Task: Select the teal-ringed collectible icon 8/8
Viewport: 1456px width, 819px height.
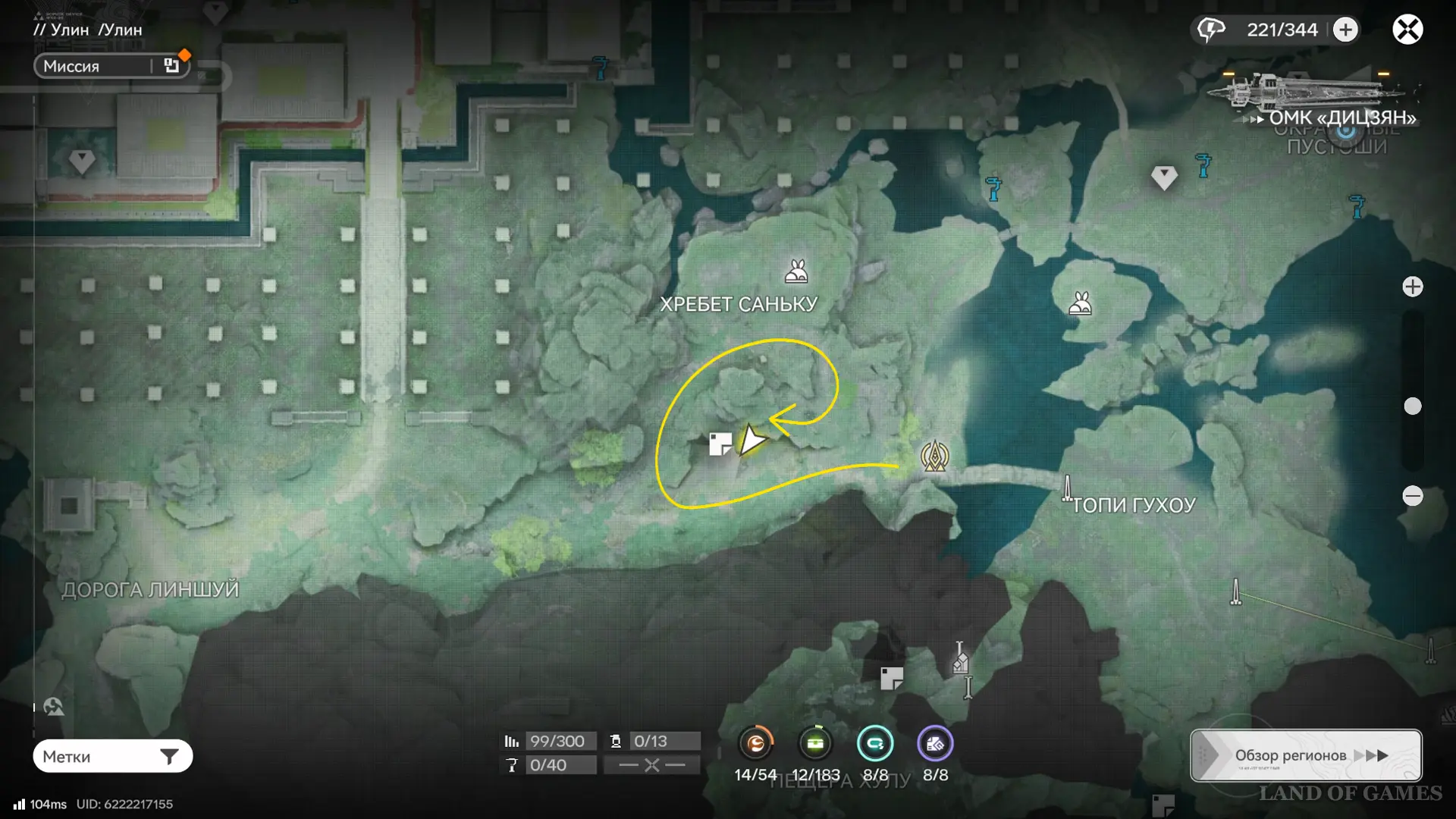Action: [874, 744]
